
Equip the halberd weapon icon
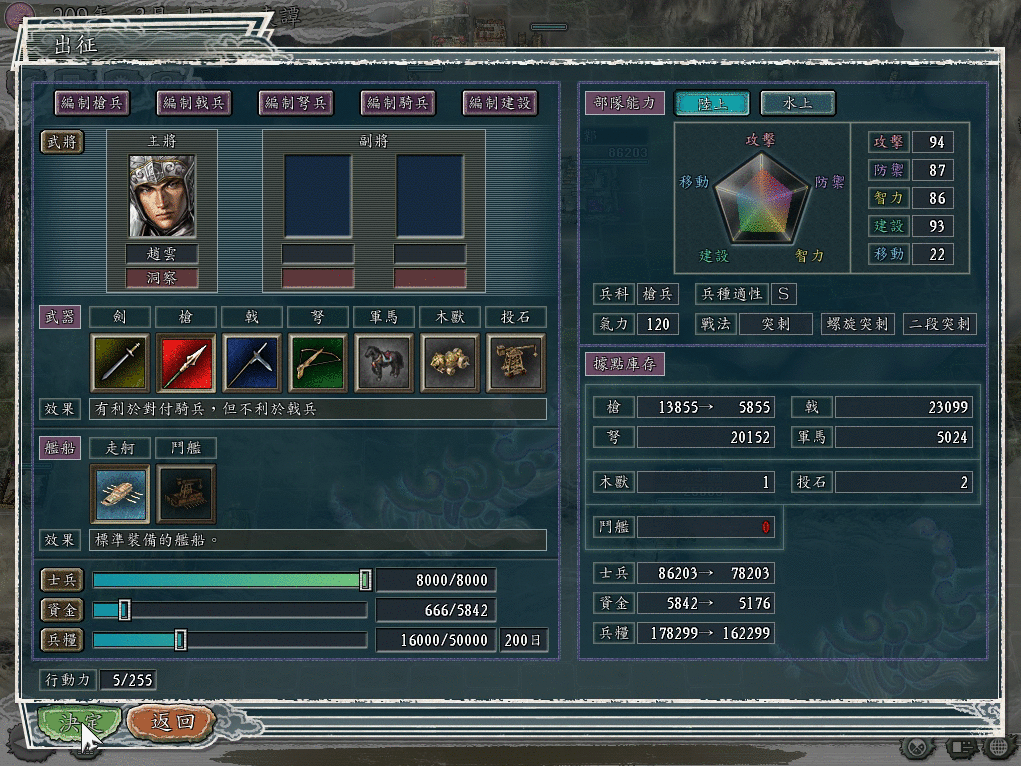coord(252,362)
